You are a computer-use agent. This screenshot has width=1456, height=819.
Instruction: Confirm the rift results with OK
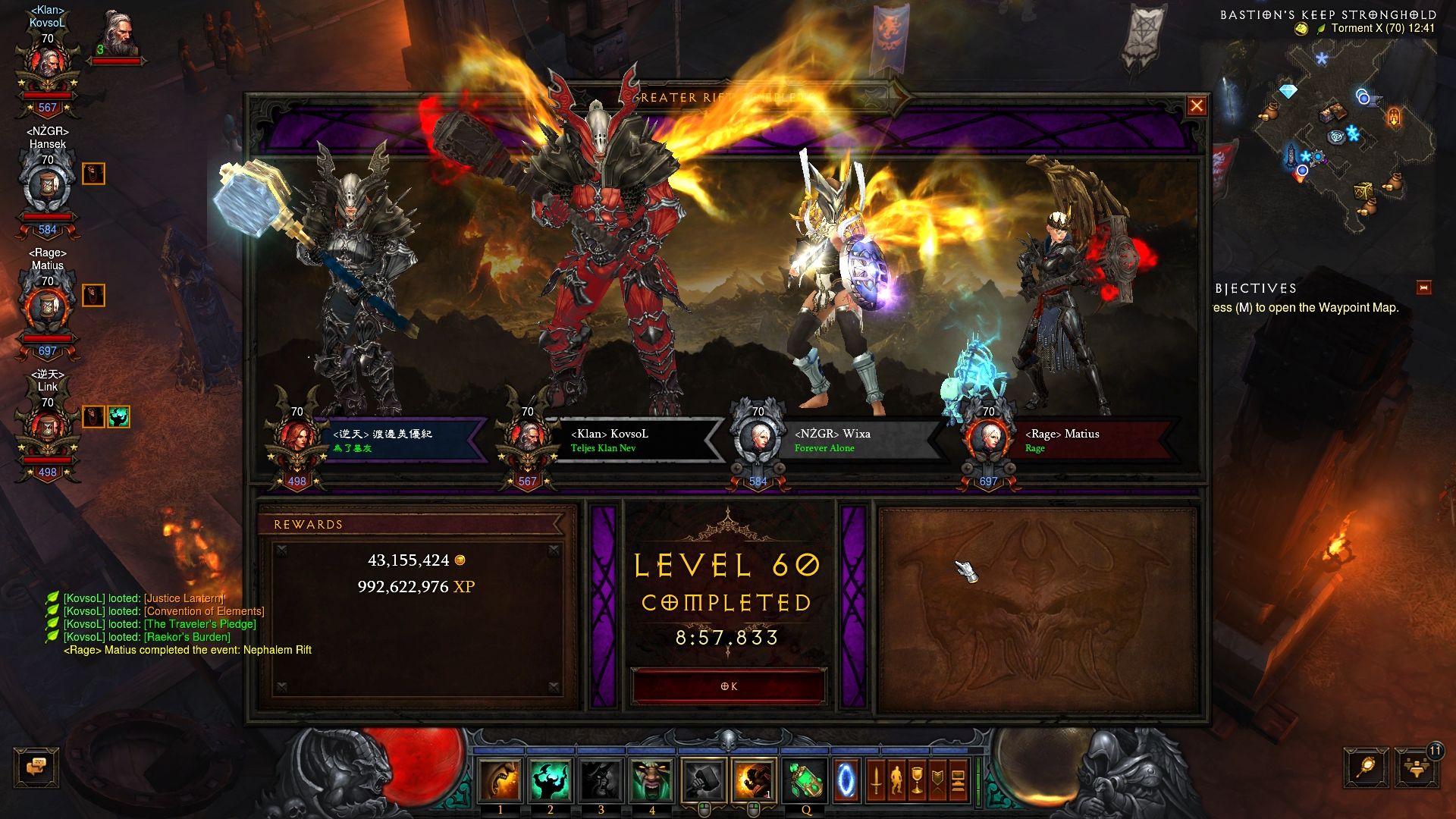click(x=728, y=686)
